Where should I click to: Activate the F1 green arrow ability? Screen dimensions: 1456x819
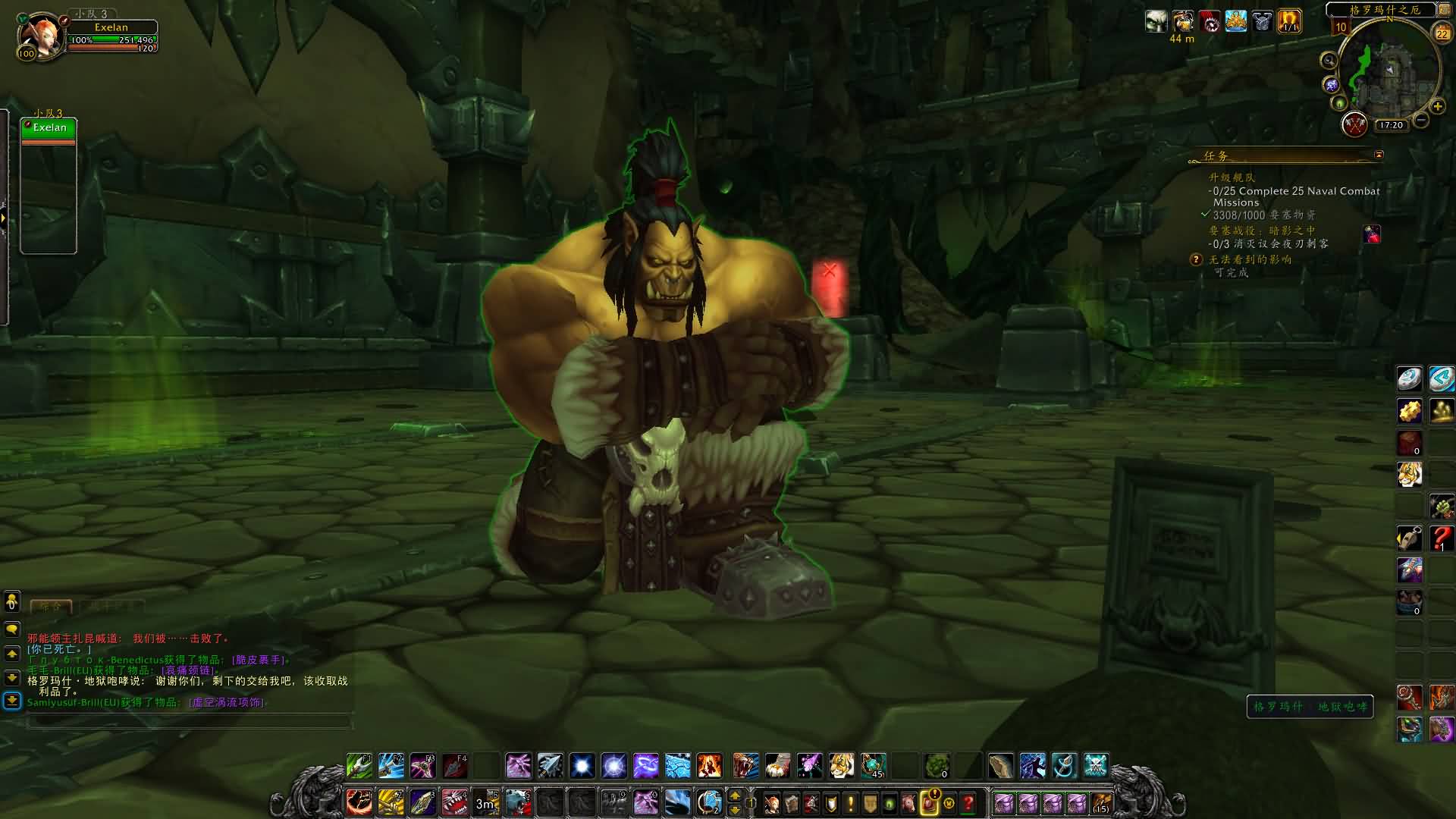tap(359, 766)
